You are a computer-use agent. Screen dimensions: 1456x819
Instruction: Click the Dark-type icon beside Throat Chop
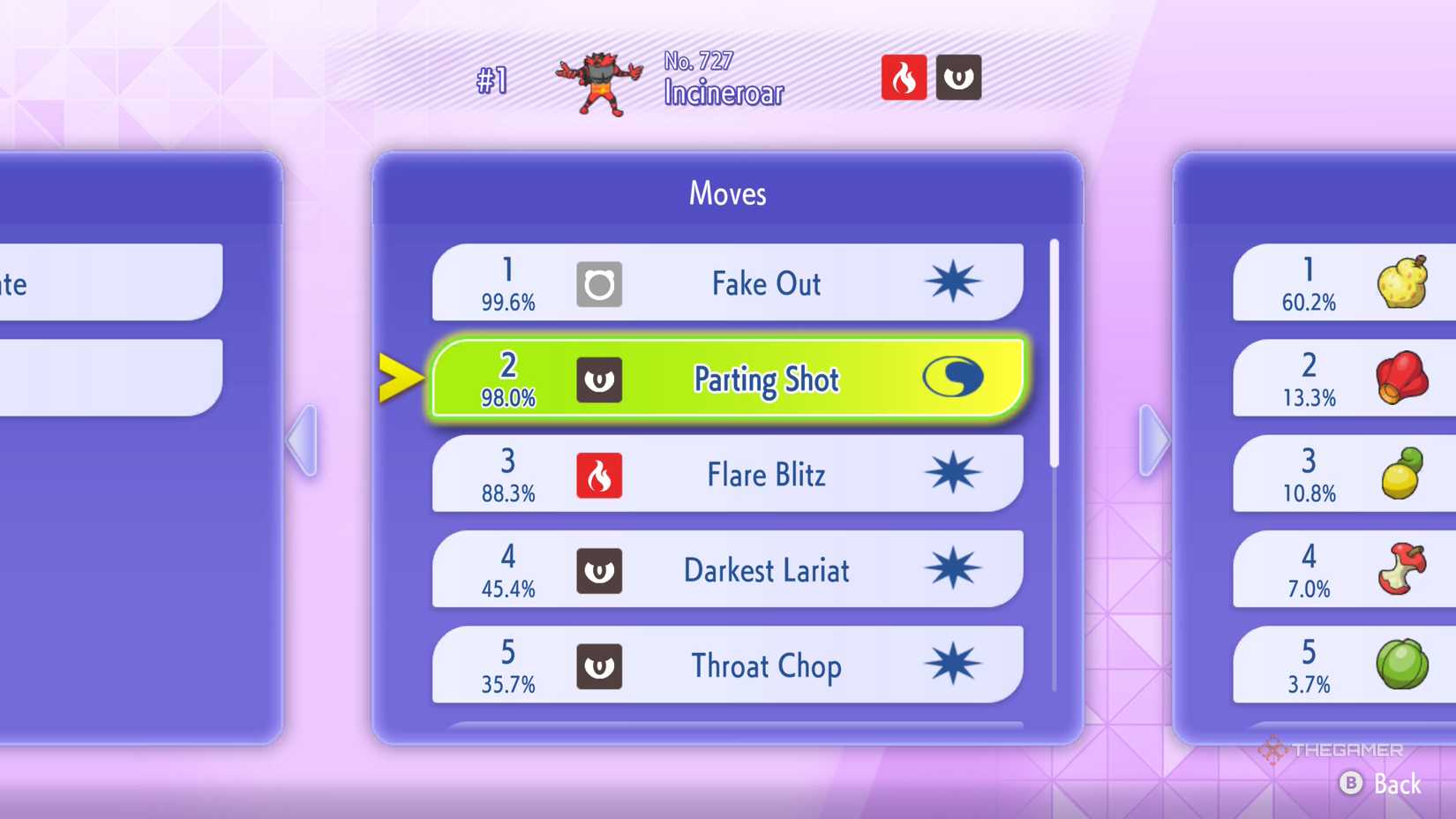tap(600, 666)
